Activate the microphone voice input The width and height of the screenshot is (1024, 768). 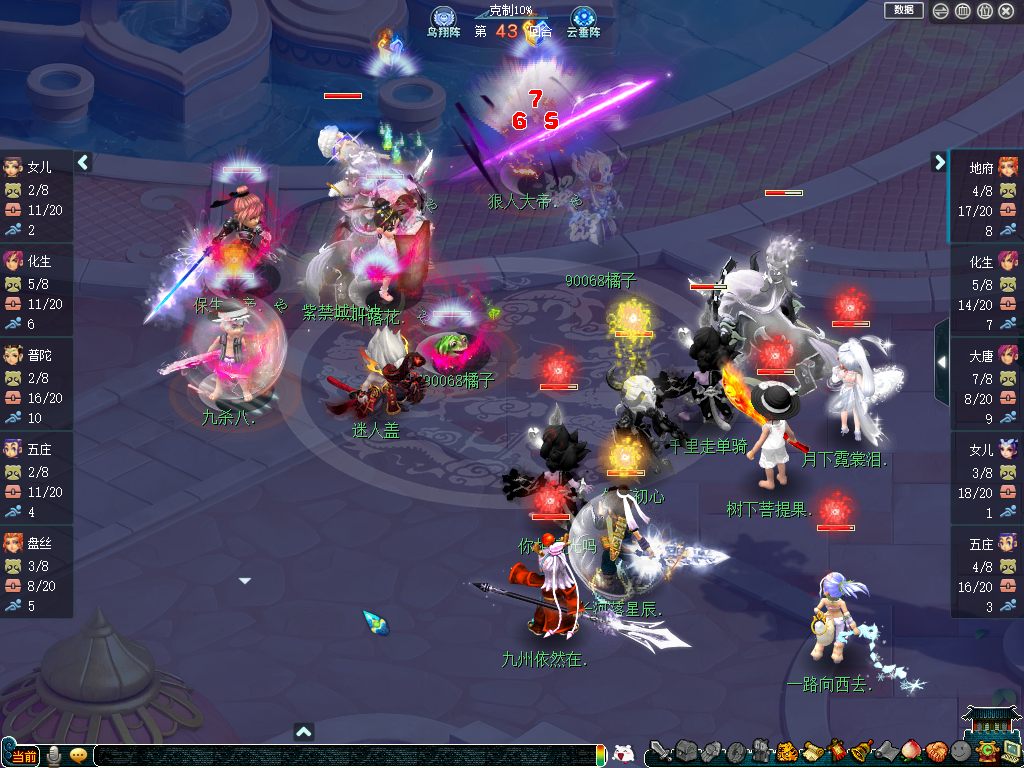click(54, 755)
